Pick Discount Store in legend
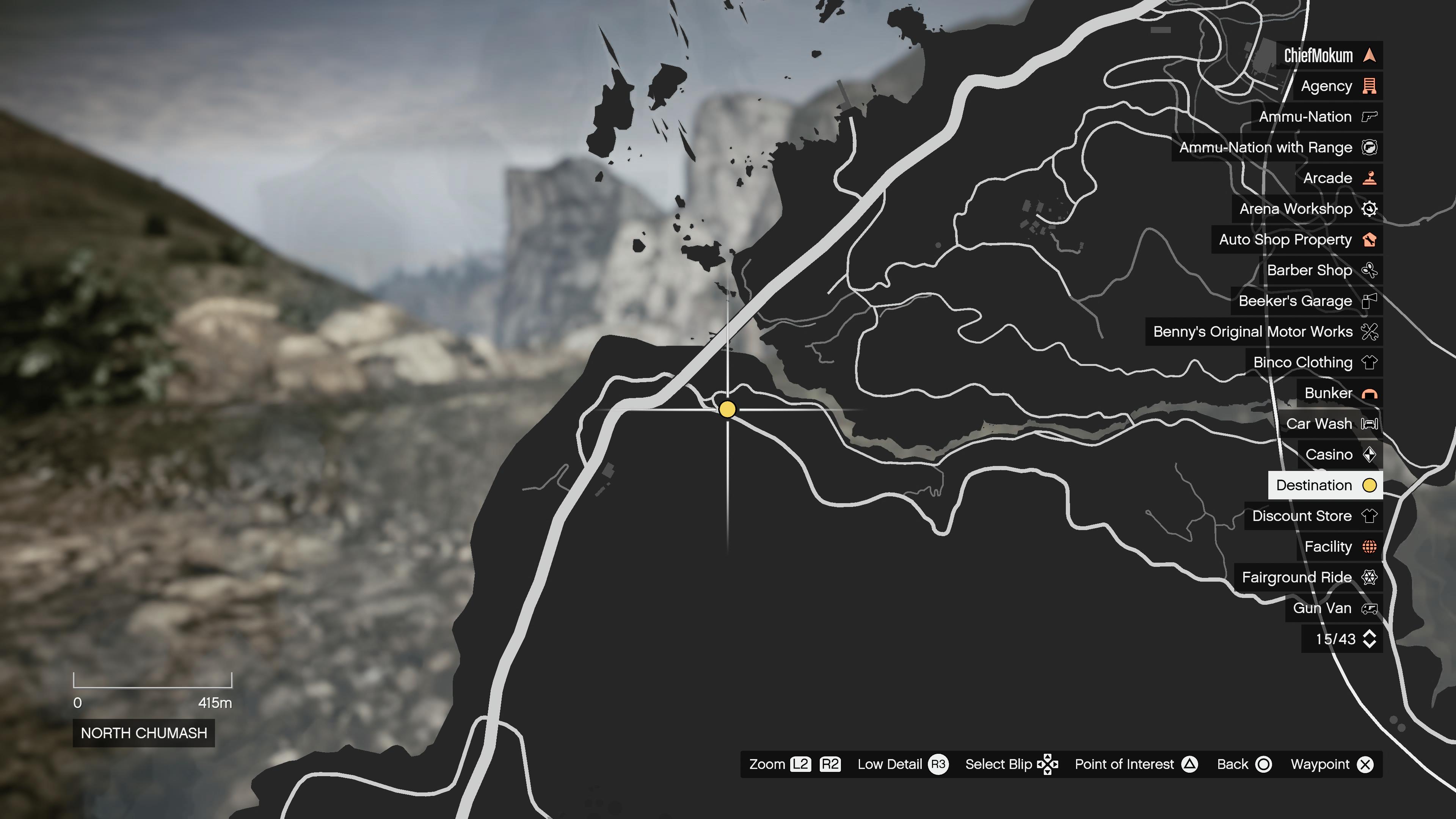 point(1313,516)
